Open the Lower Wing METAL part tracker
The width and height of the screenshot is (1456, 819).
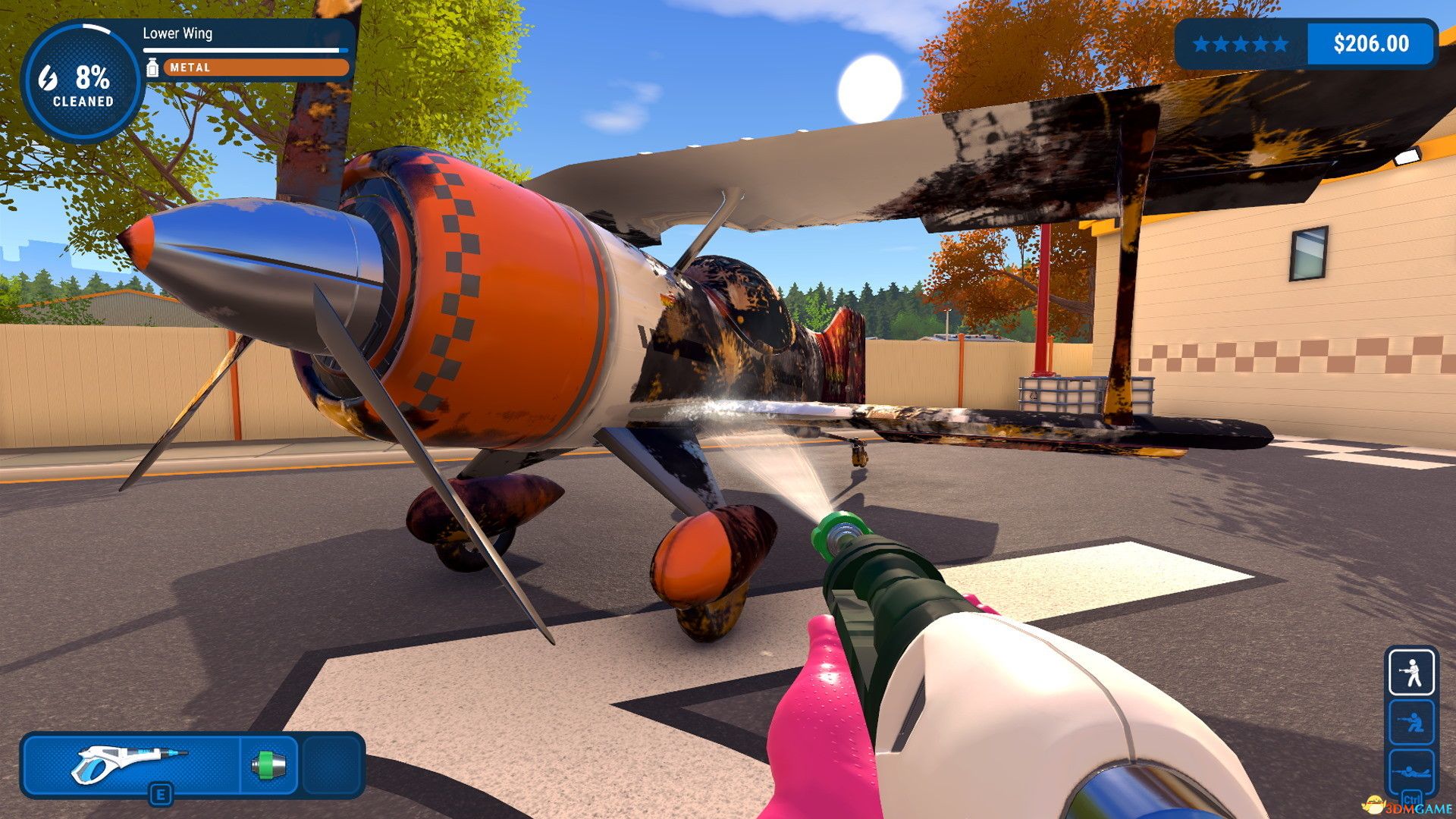(x=247, y=52)
